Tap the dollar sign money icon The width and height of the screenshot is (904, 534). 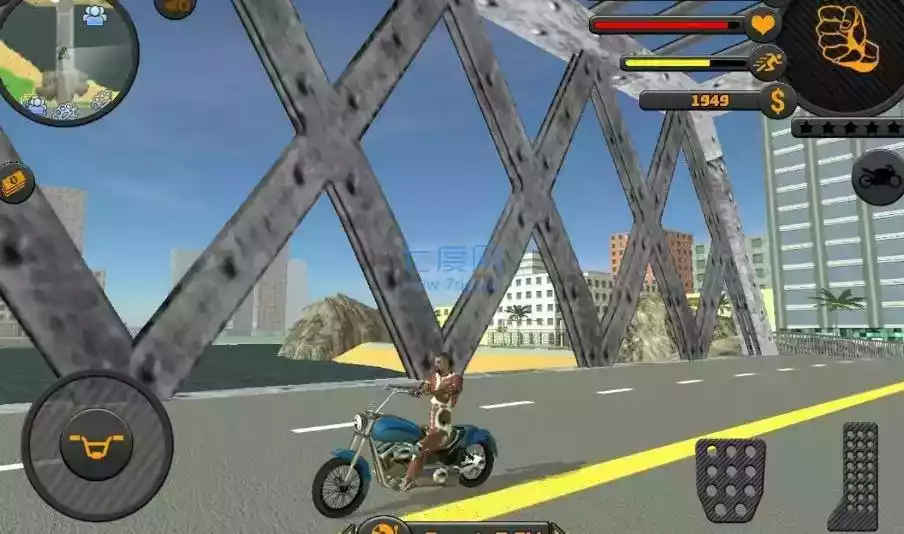(x=777, y=100)
